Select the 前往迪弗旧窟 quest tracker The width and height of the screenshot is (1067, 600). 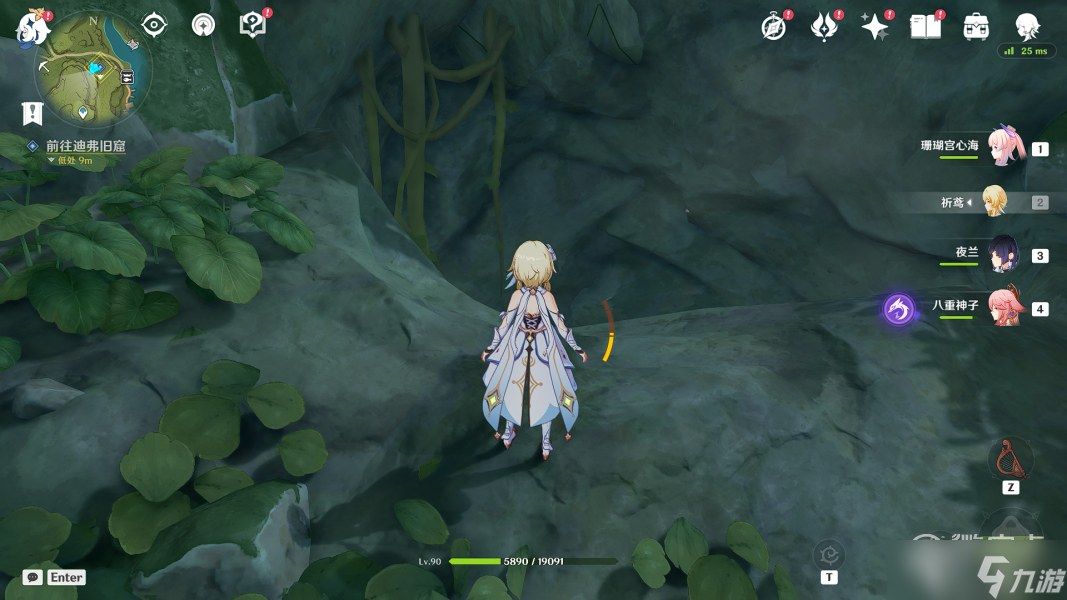tap(85, 146)
